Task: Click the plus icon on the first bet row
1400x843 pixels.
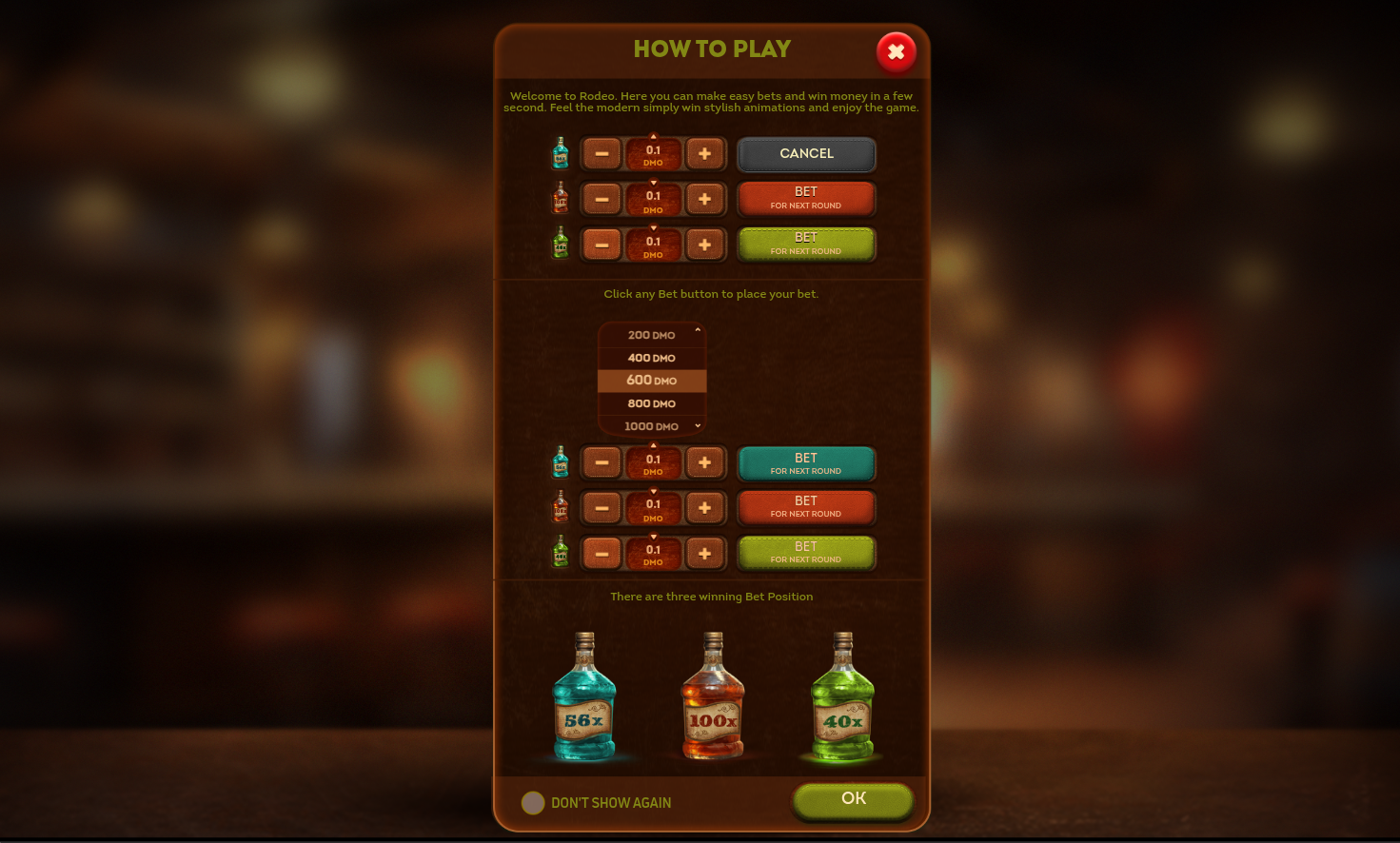Action: 705,153
